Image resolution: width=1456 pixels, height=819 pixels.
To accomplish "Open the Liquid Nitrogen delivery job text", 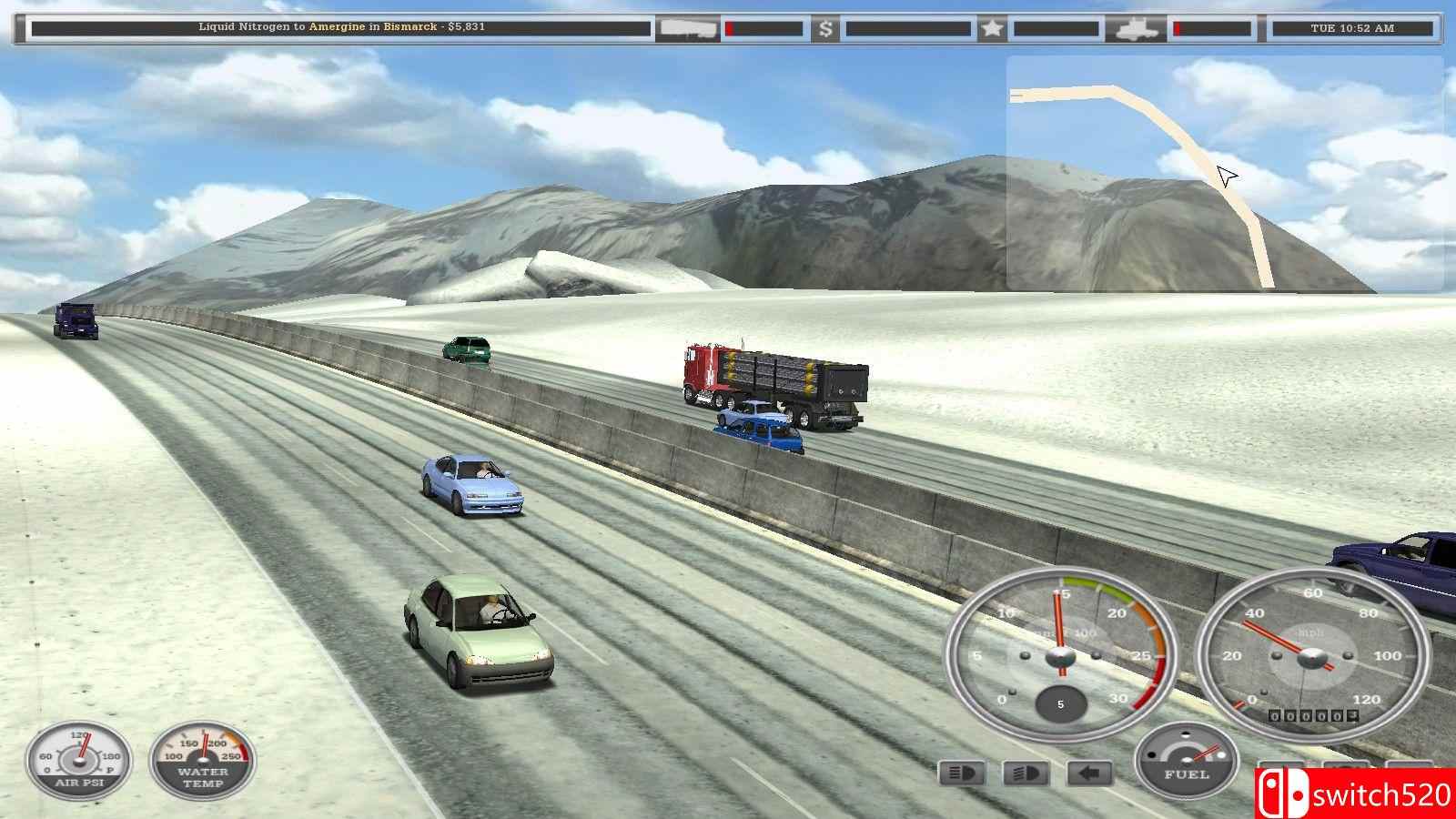I will (341, 27).
